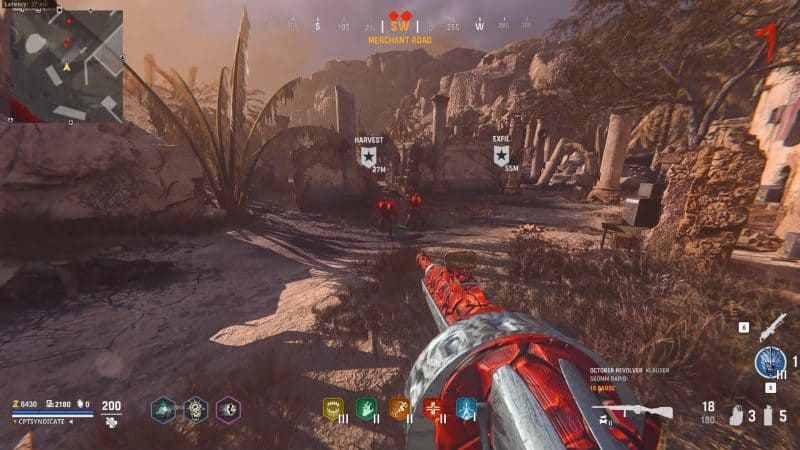Click the CPTSYNDICATE player name tag

[42, 423]
